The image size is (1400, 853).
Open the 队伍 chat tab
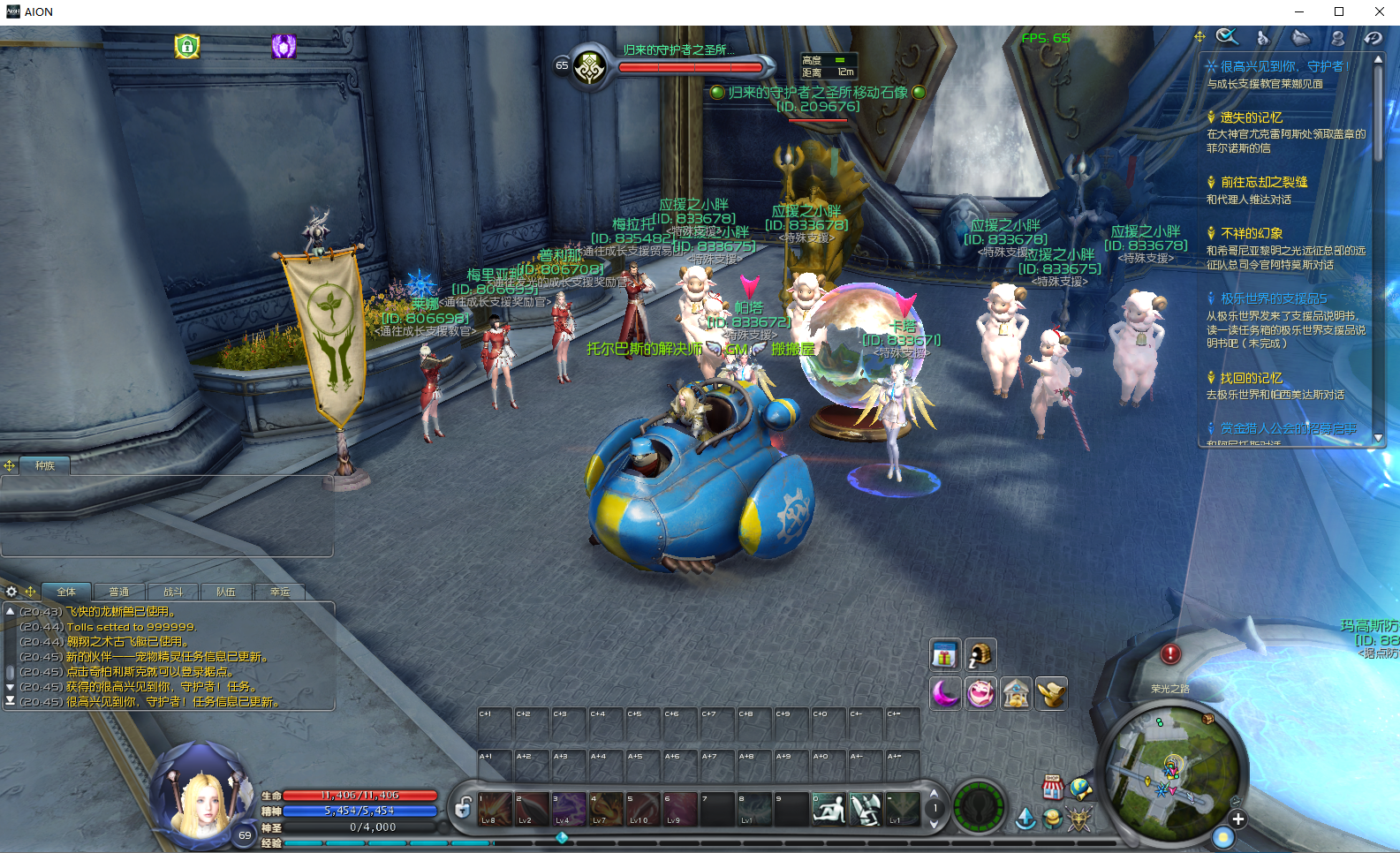[x=226, y=592]
